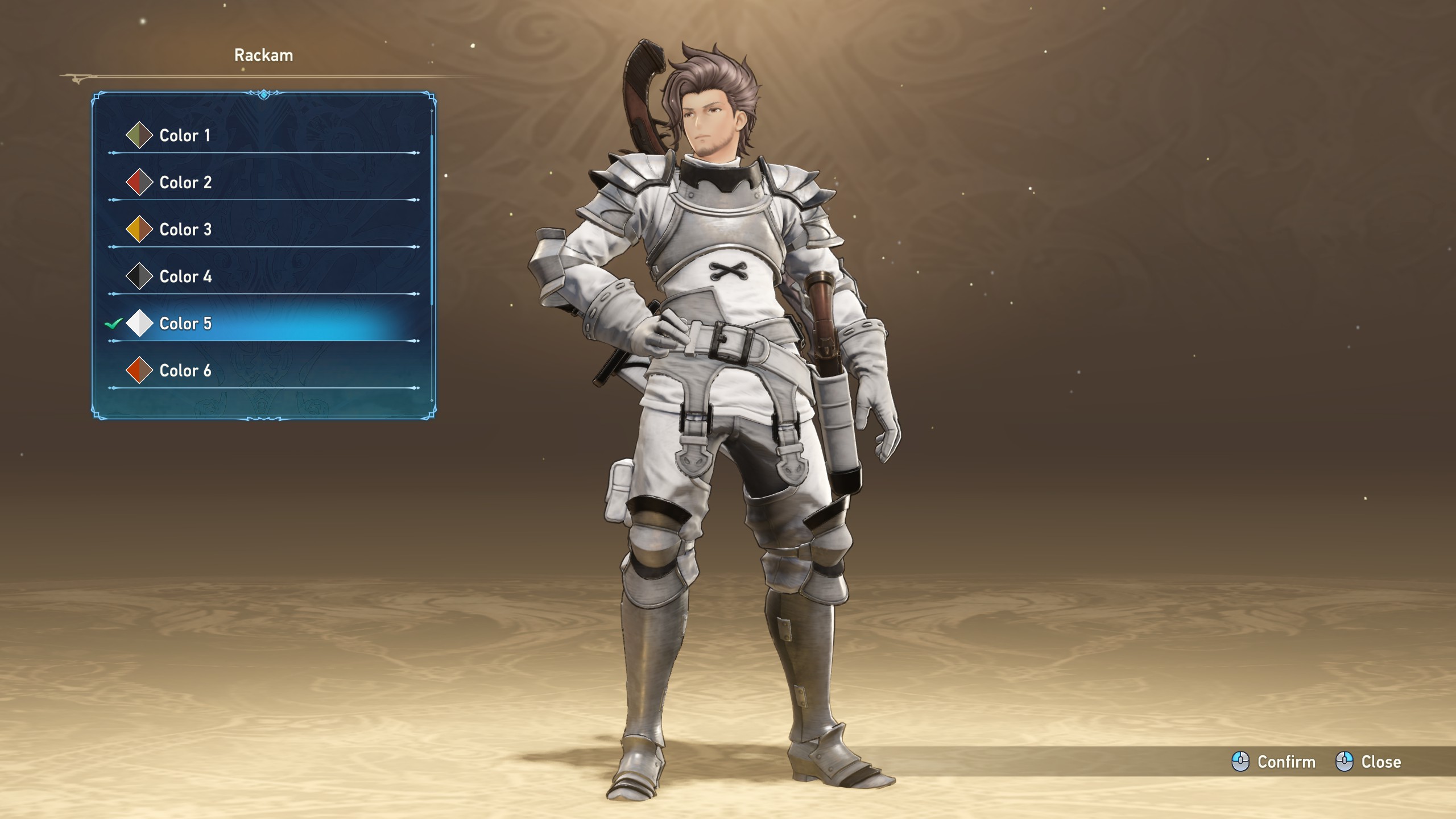Image resolution: width=1456 pixels, height=819 pixels.
Task: Switch to the Color 4 scheme
Action: point(185,277)
